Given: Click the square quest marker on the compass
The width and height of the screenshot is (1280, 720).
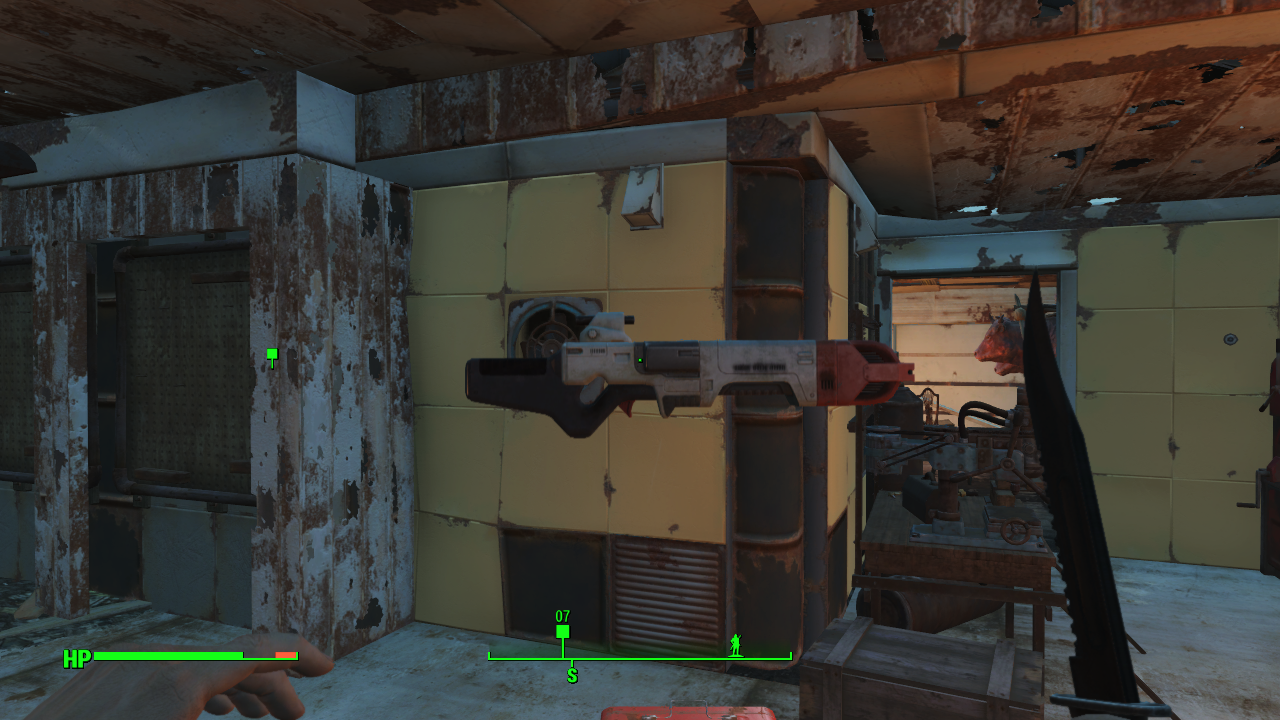Looking at the screenshot, I should (562, 632).
